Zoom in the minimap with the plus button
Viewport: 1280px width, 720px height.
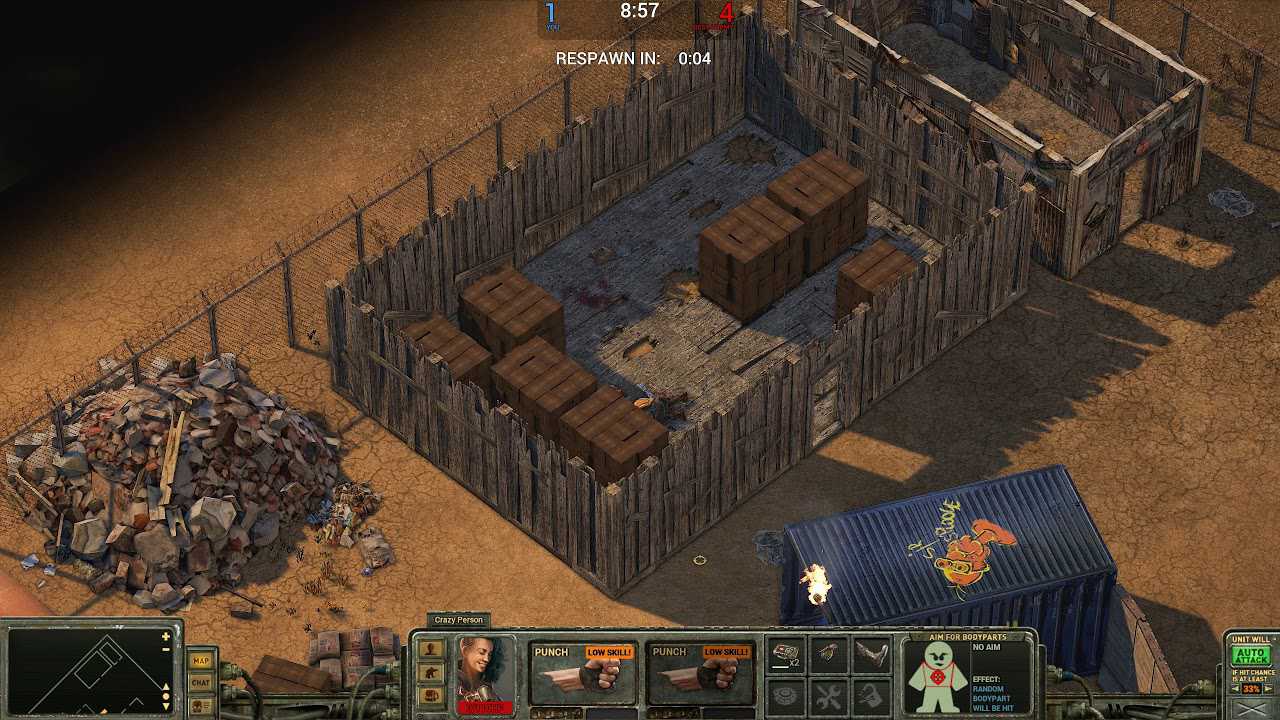166,637
